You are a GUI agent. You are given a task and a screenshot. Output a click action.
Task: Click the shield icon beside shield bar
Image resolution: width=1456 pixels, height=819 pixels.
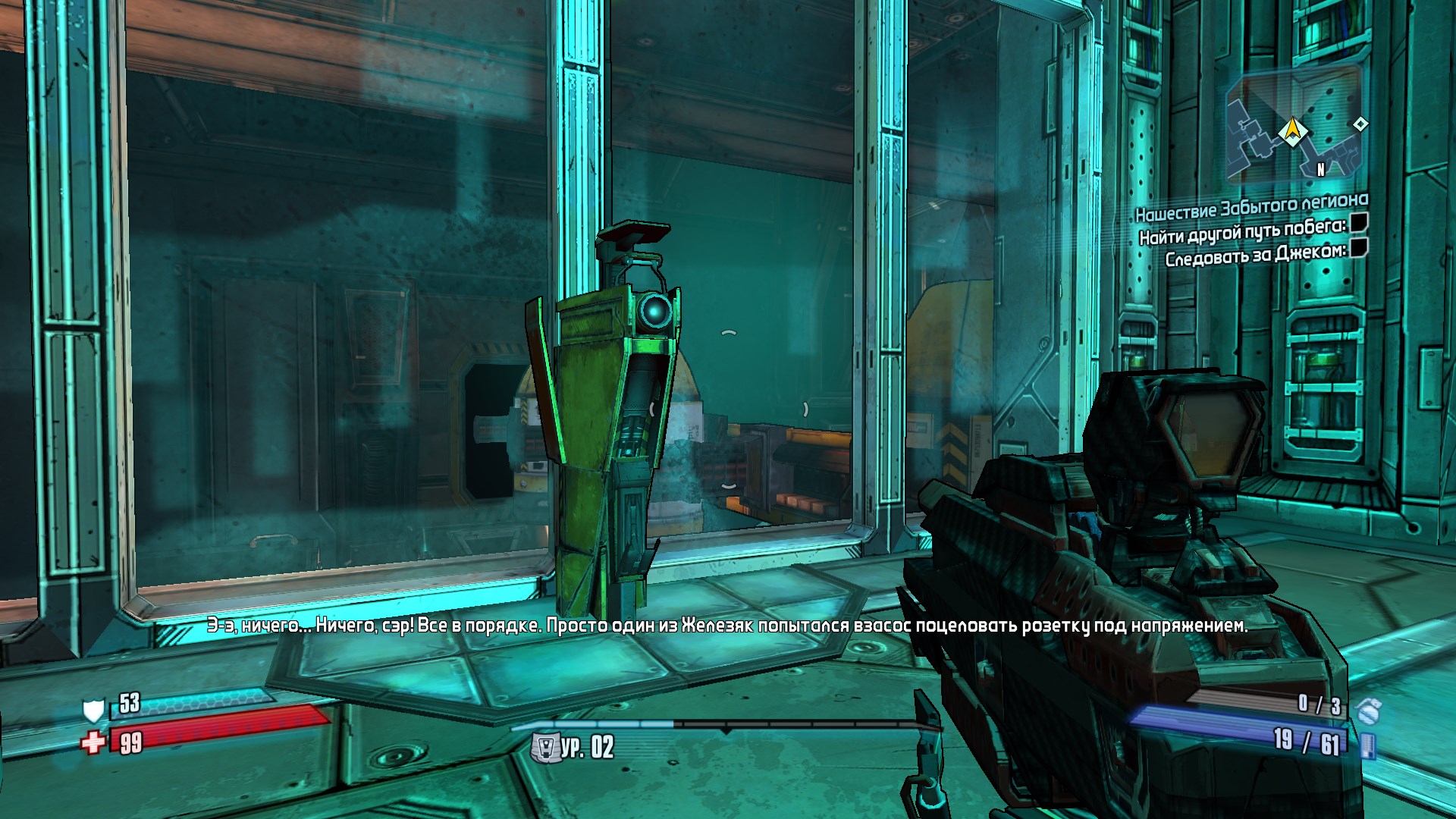click(93, 710)
